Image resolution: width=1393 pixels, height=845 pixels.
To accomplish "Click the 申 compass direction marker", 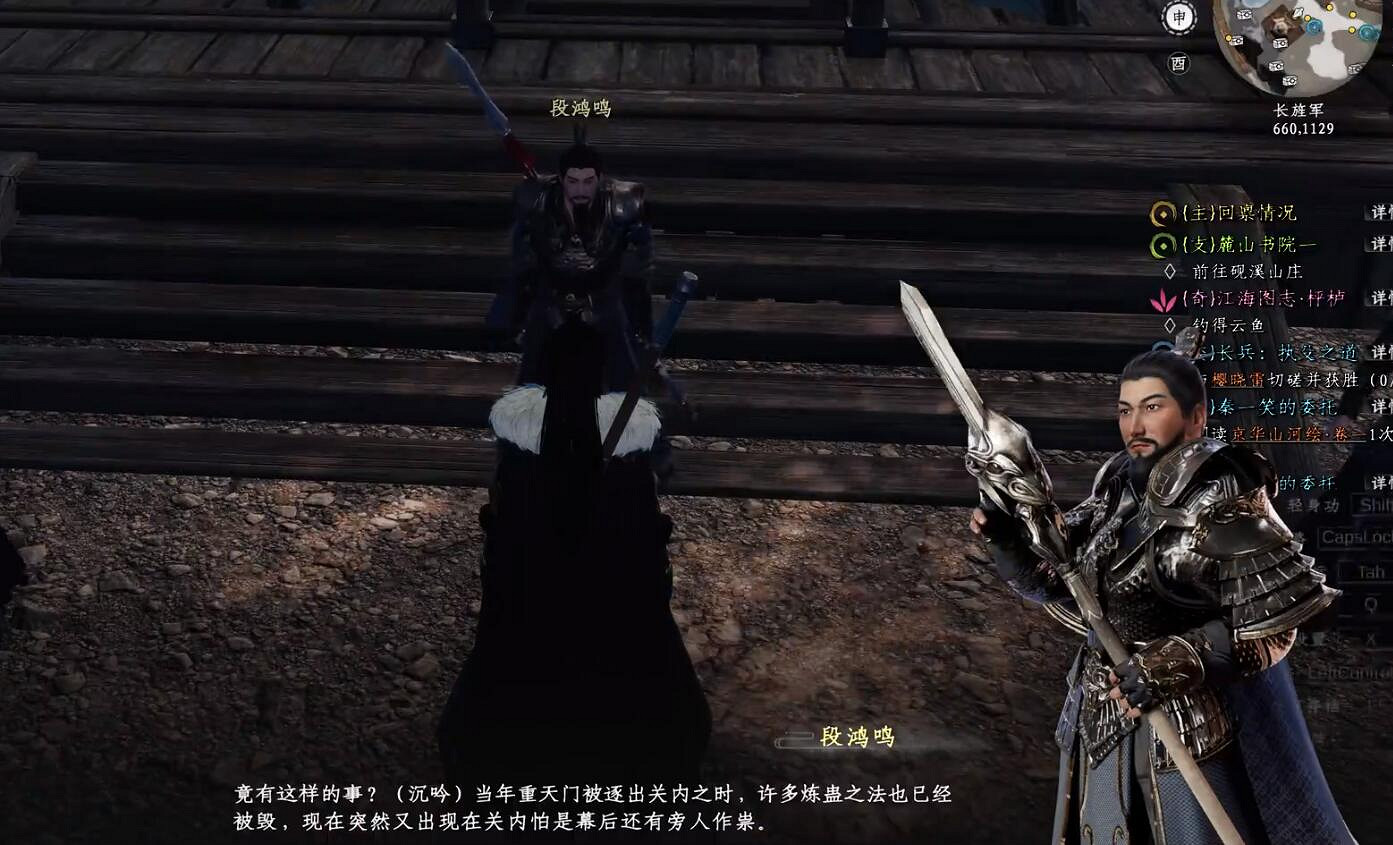I will tap(1178, 16).
